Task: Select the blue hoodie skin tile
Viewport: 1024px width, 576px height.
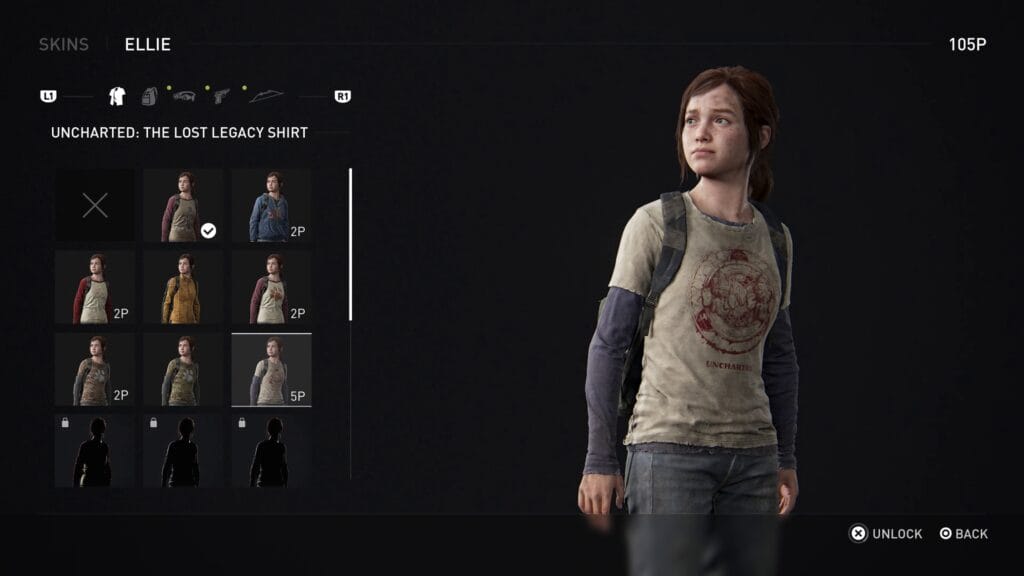Action: [x=271, y=206]
